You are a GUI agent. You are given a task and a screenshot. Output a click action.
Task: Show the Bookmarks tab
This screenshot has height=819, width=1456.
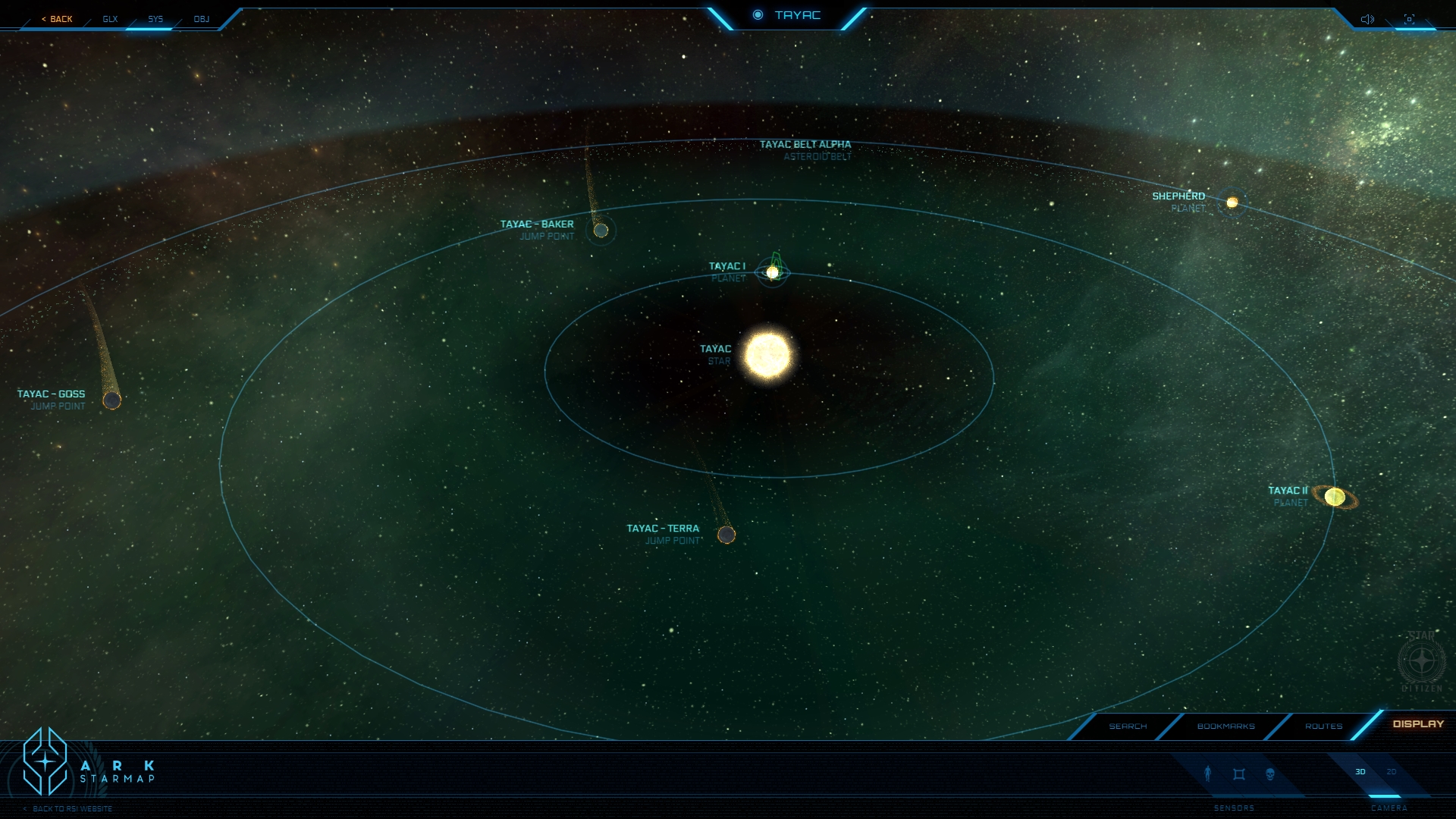[x=1225, y=726]
